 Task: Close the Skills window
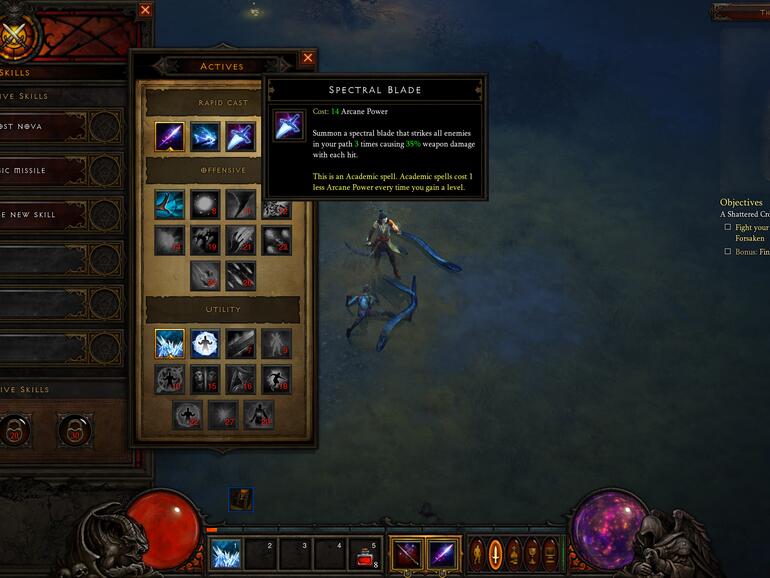145,10
